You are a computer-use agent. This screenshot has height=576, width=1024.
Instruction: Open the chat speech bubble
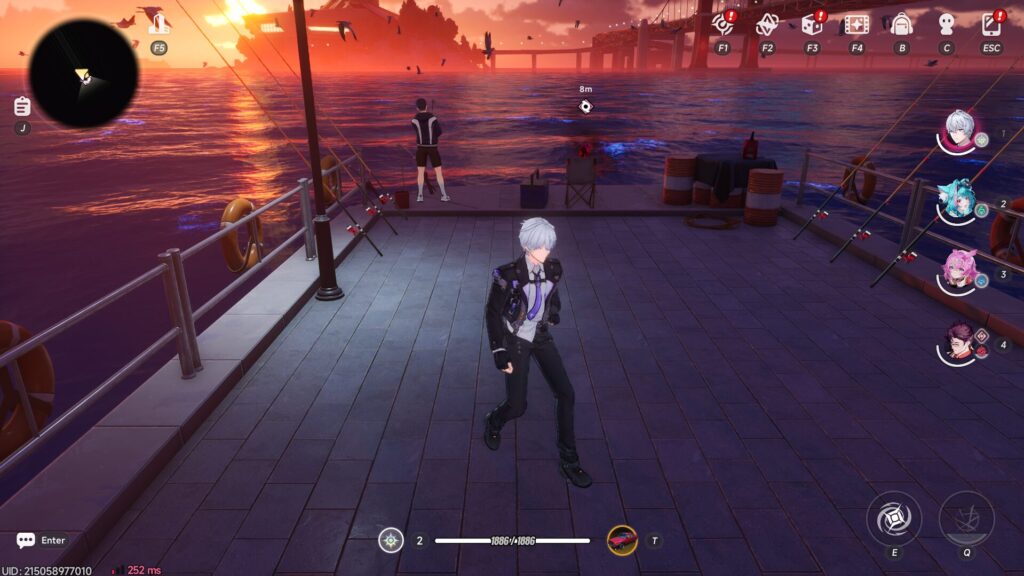(x=26, y=540)
